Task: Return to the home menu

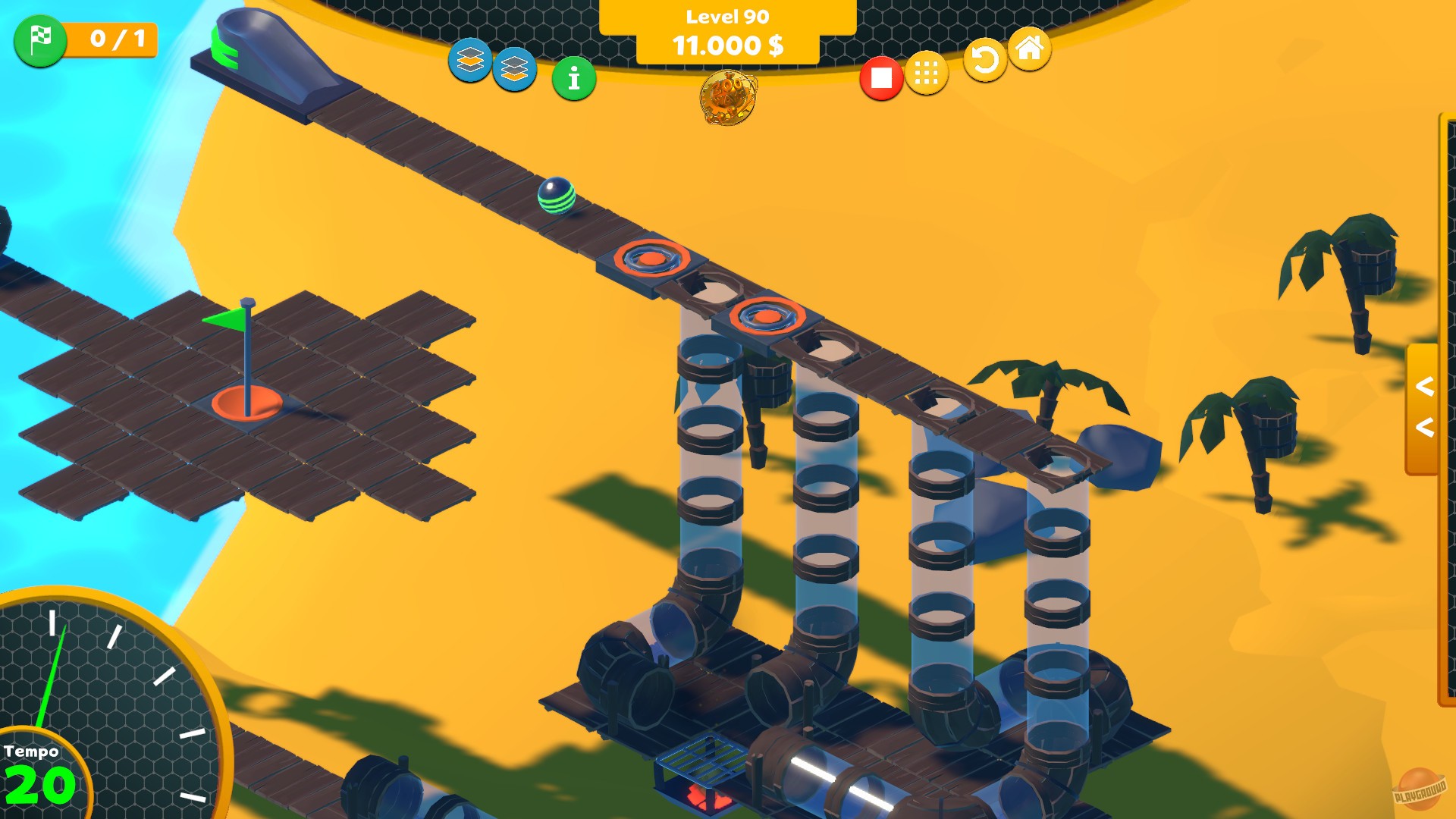Action: (1029, 55)
